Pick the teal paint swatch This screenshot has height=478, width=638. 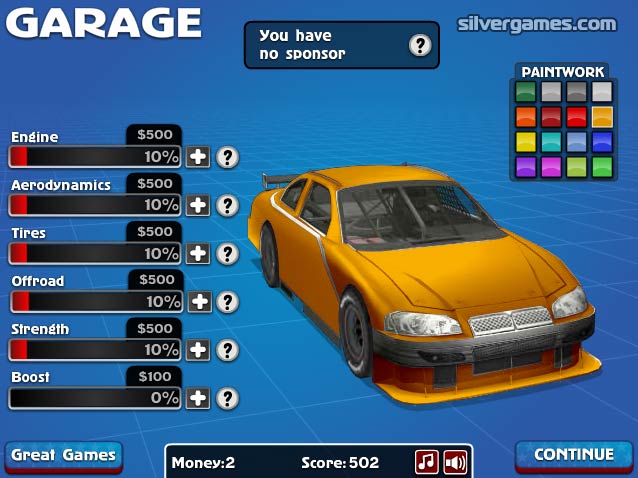551,142
